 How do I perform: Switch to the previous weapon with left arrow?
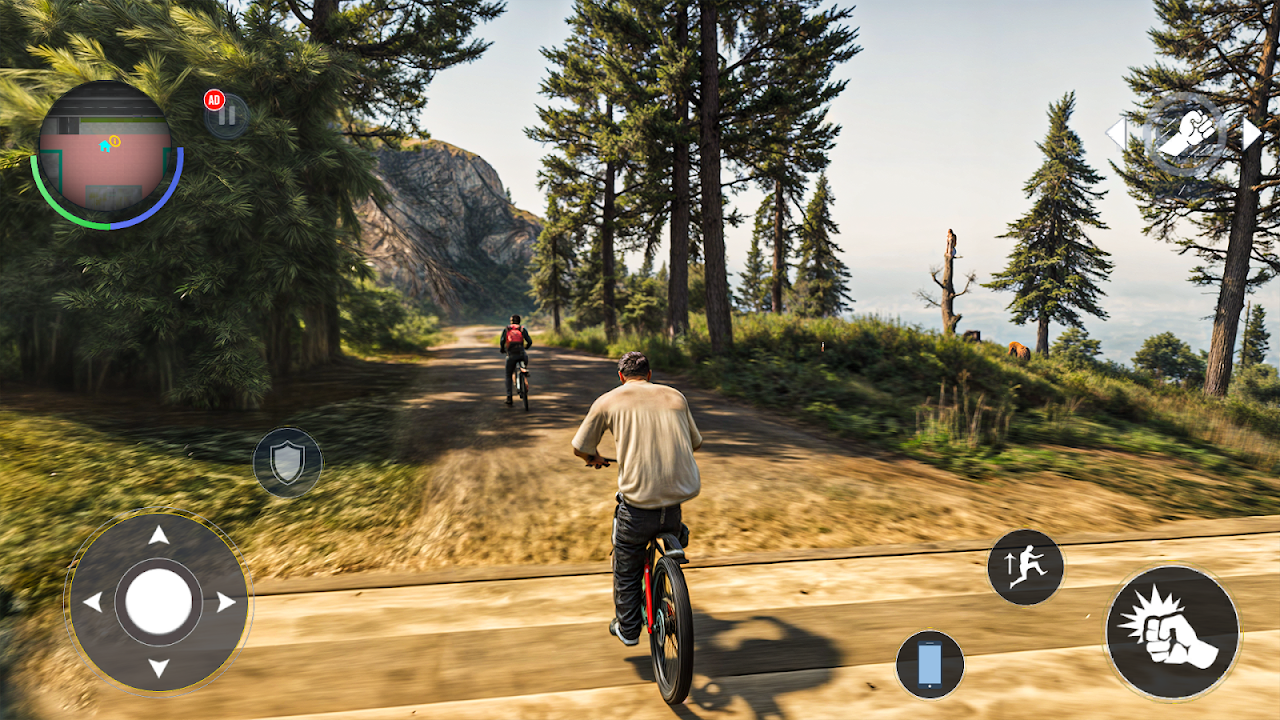pyautogui.click(x=1115, y=133)
